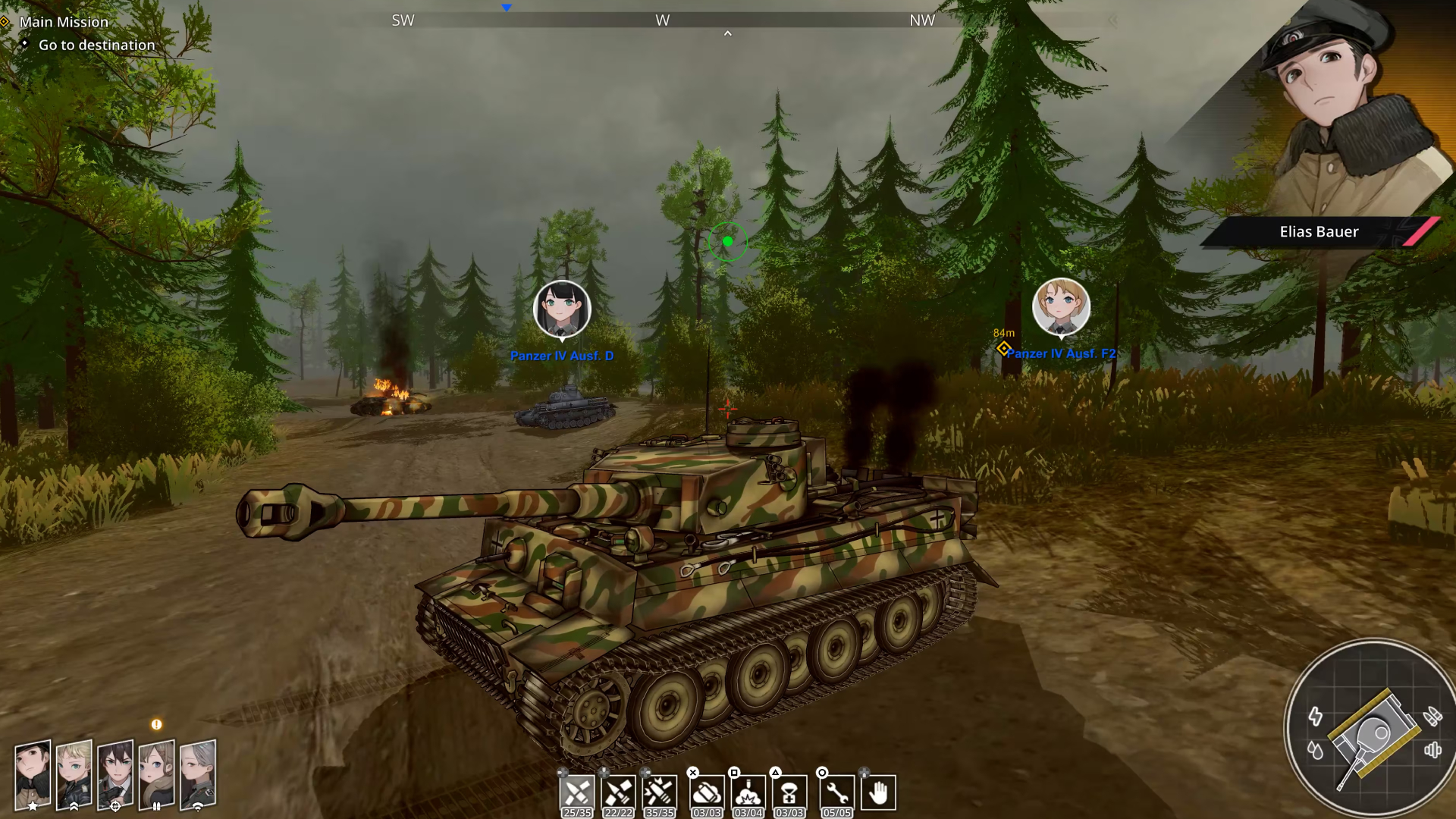
Task: Deploy the smoke canister ability
Action: (x=707, y=793)
